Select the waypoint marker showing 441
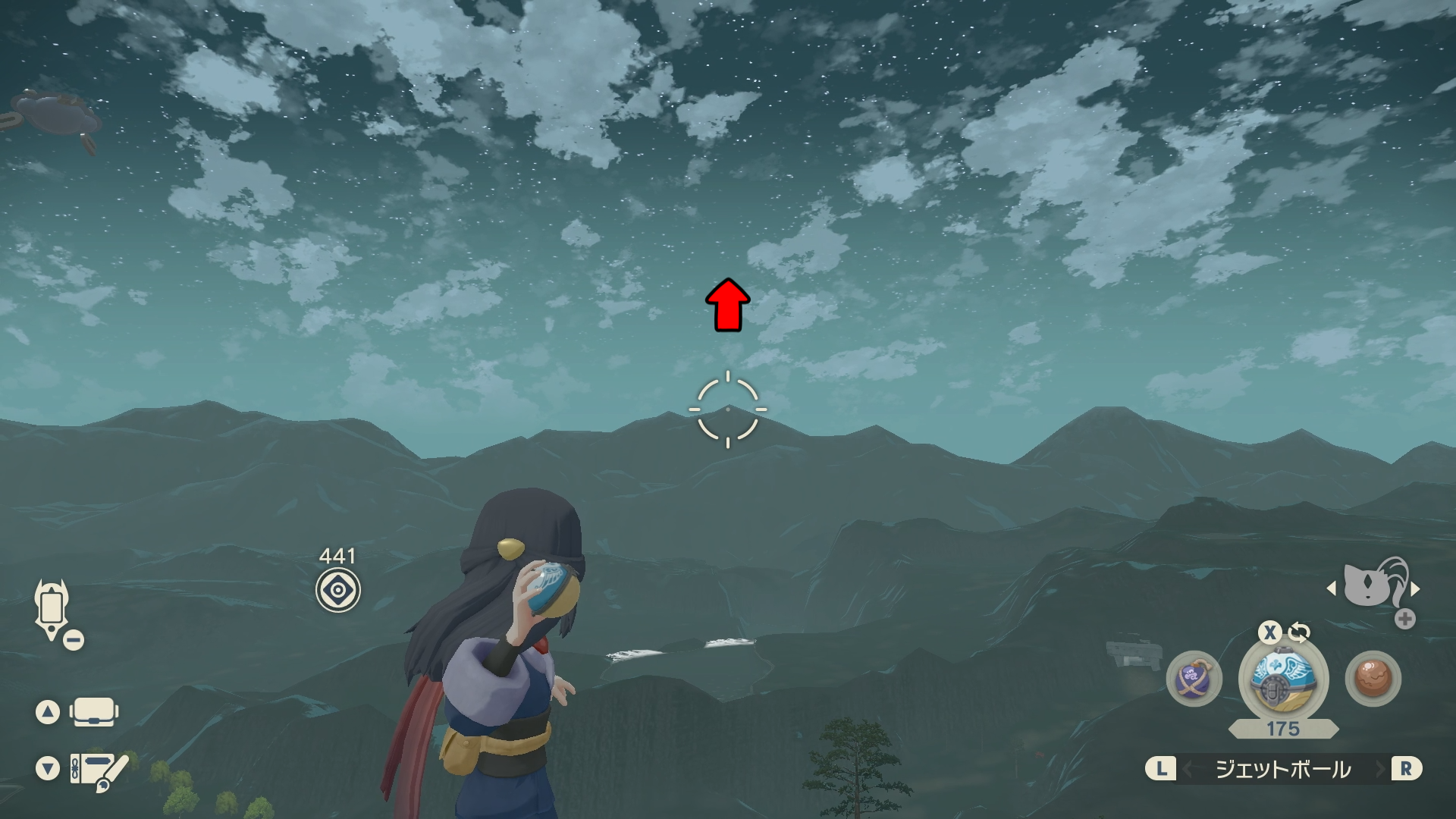The image size is (1456, 819). (338, 590)
